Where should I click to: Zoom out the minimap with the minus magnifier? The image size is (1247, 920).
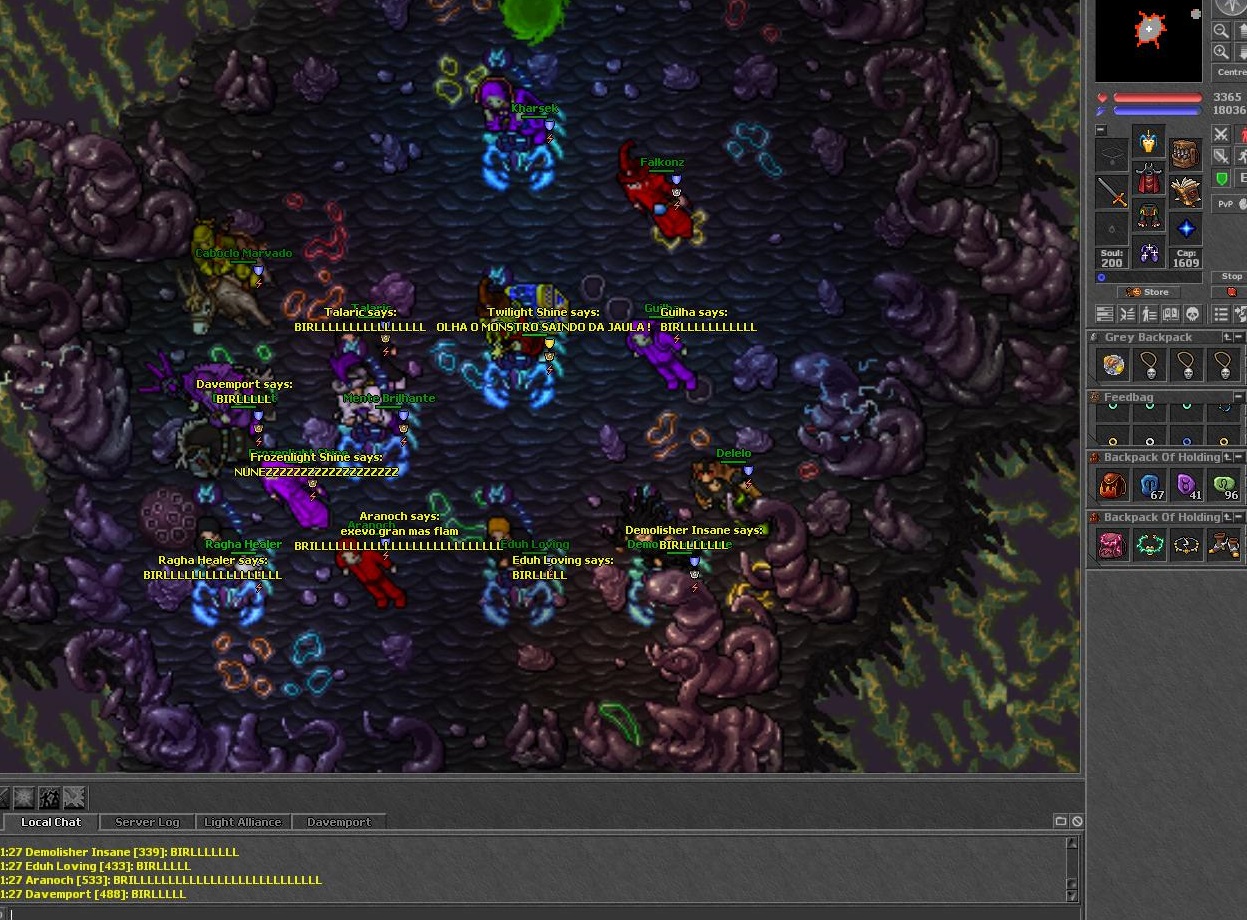(1221, 31)
